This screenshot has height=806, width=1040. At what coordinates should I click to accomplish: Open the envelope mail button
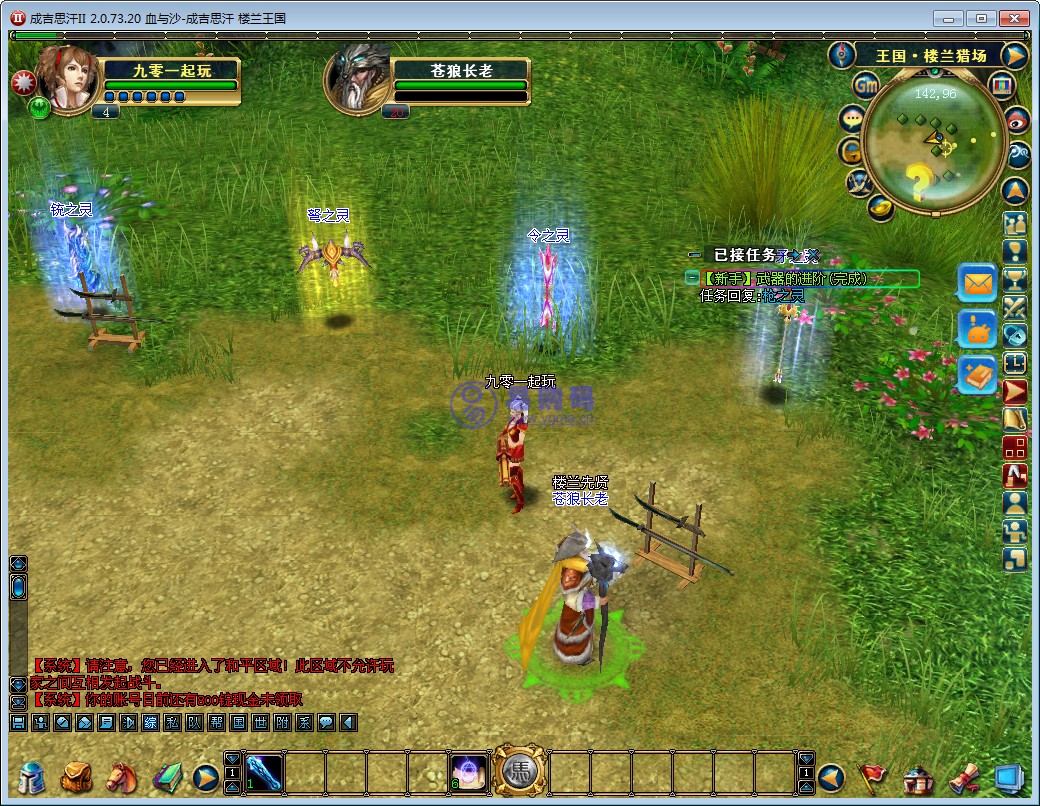pos(977,283)
